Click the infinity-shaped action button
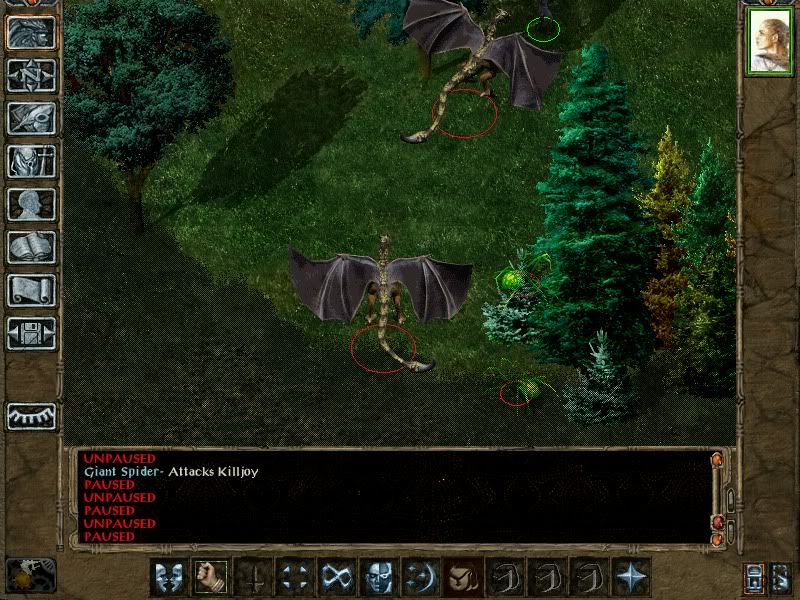This screenshot has height=600, width=800. (x=336, y=576)
